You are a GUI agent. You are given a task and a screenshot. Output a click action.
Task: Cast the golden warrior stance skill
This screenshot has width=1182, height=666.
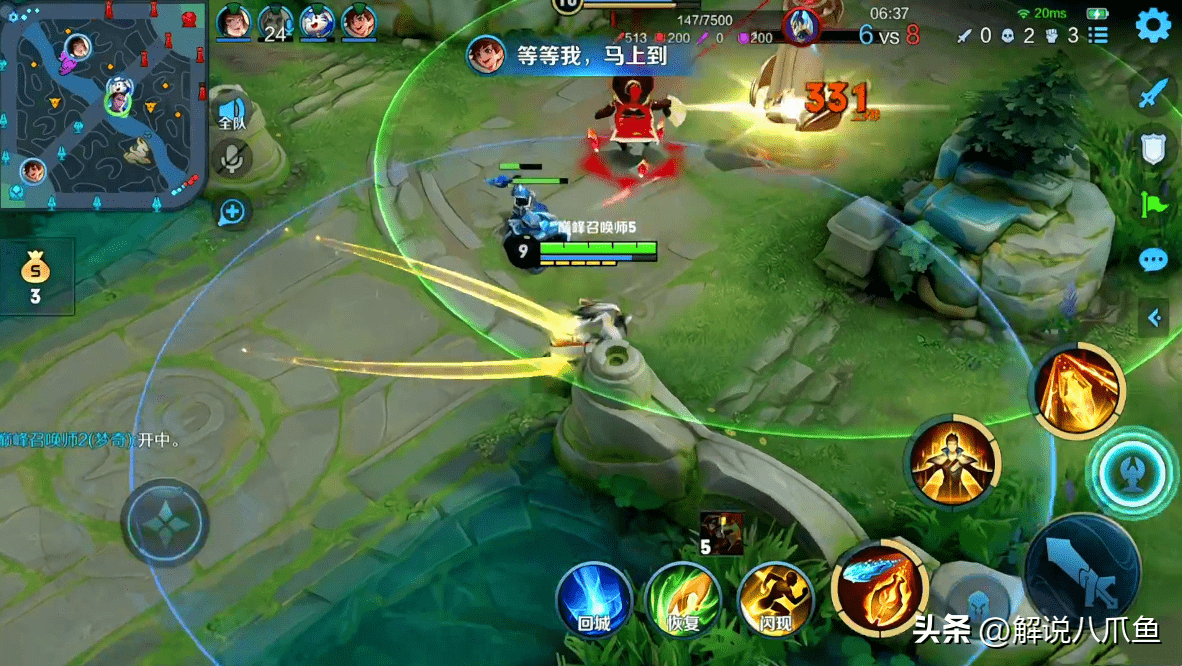tap(953, 463)
